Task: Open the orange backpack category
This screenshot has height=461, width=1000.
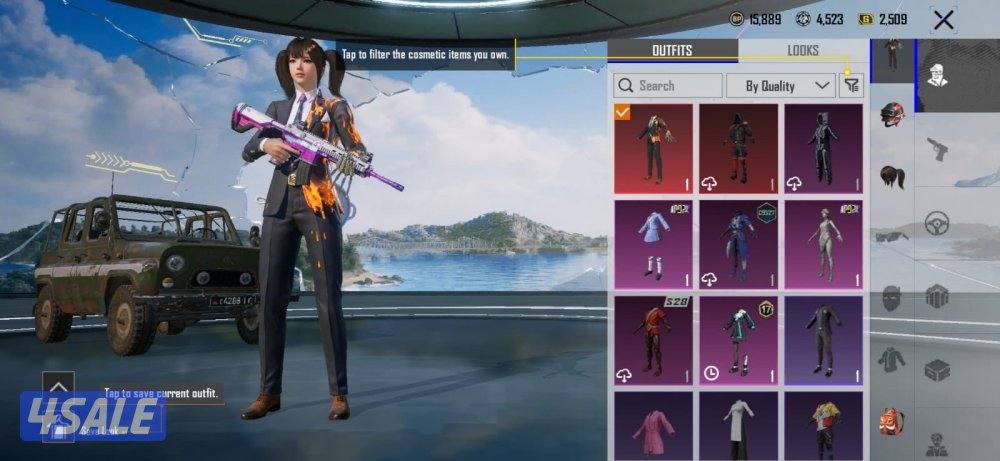Action: 893,421
